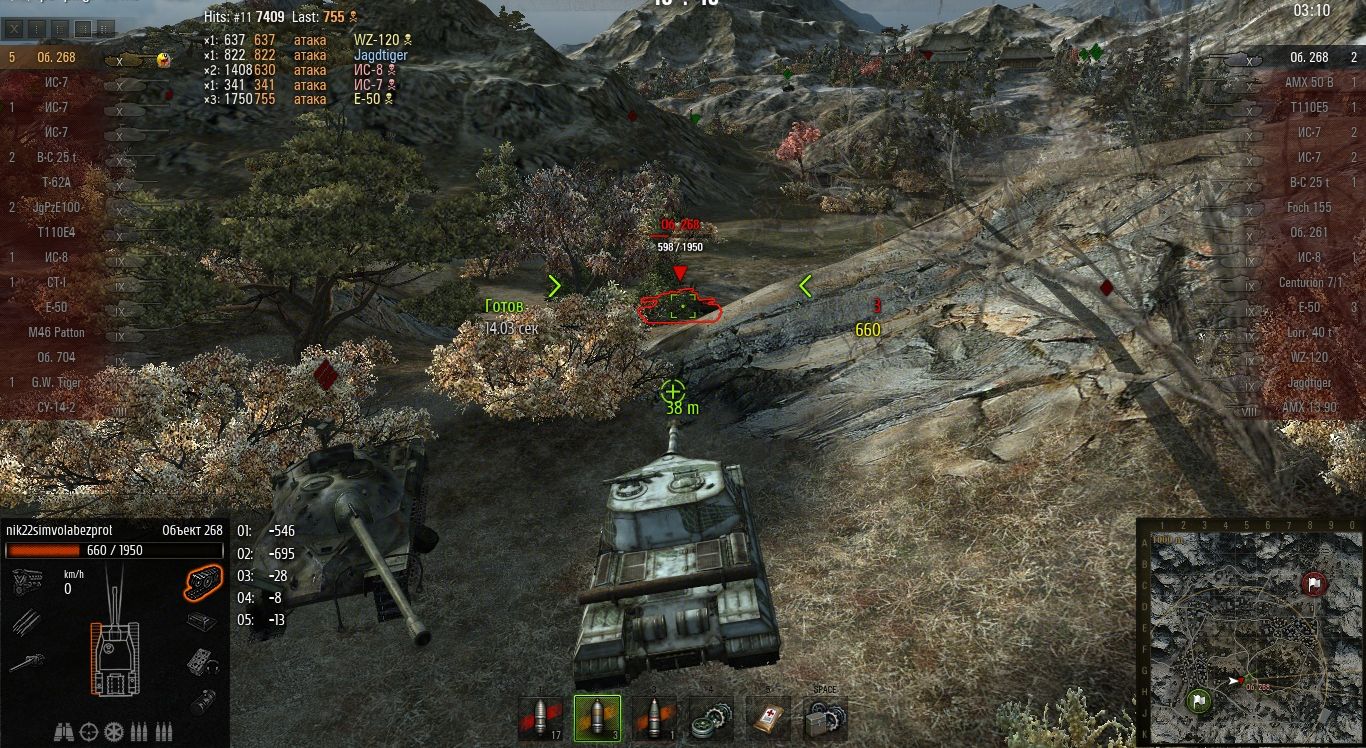Screen dimensions: 1366x748
Task: Click the red enemy base flag on minimap
Action: click(x=1314, y=584)
